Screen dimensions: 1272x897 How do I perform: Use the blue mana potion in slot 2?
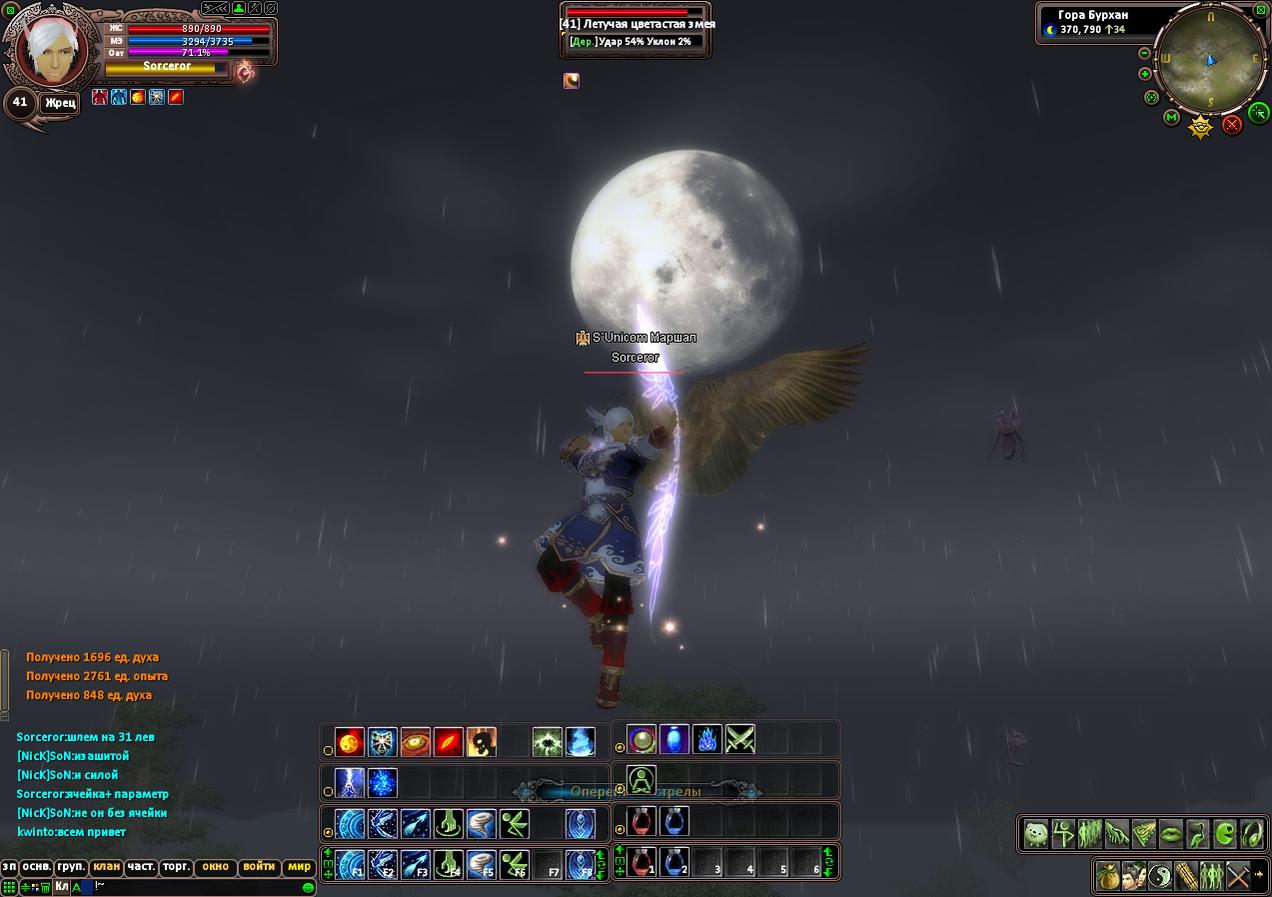tap(674, 862)
